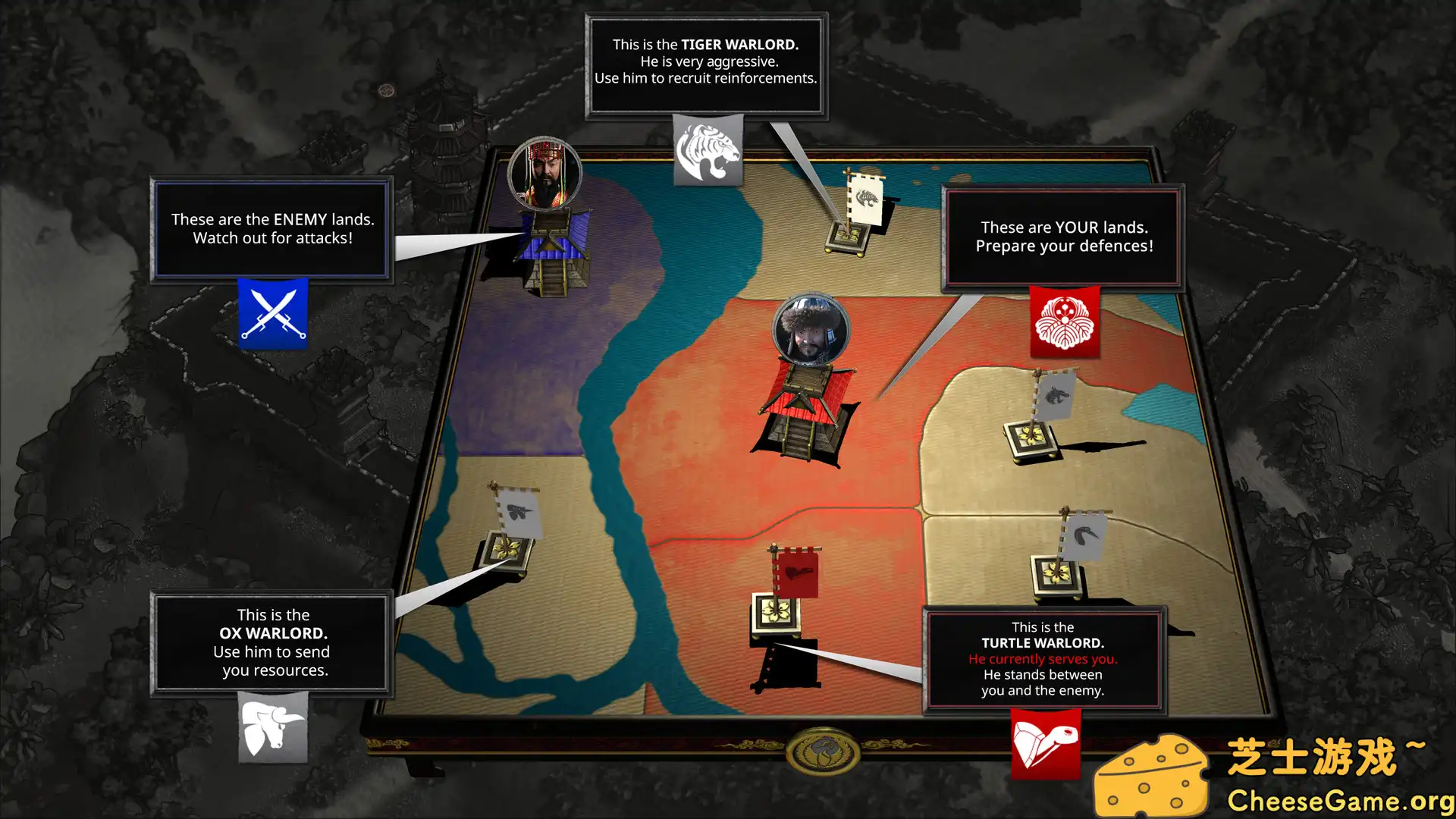The height and width of the screenshot is (819, 1456).
Task: Click the white tiger head icon
Action: pyautogui.click(x=708, y=151)
